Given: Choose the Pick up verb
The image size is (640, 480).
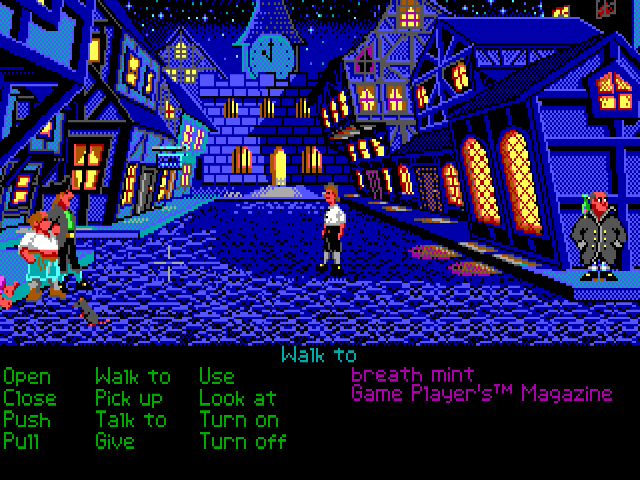Looking at the screenshot, I should click(x=129, y=398).
